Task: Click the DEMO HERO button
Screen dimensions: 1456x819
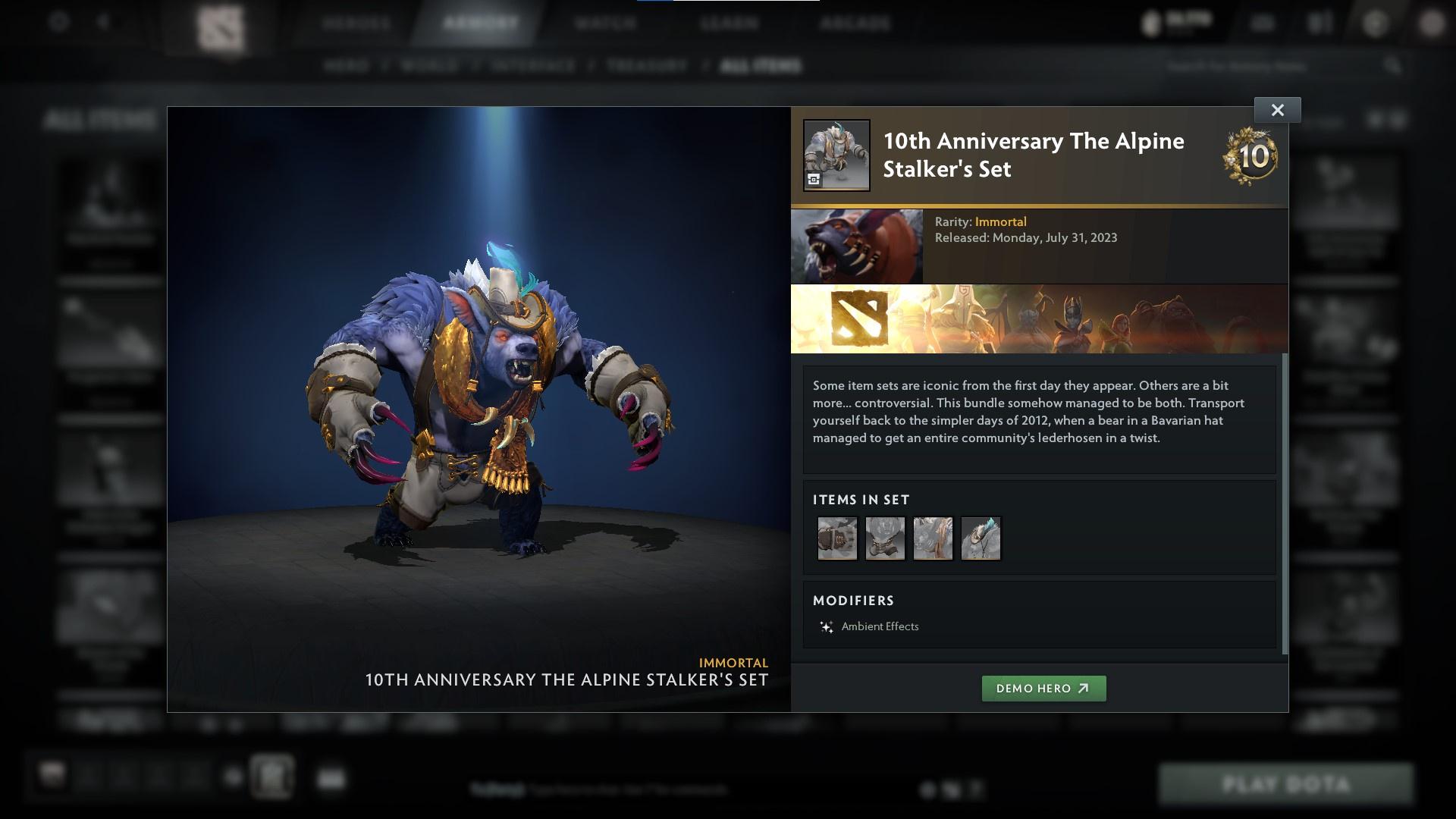Action: point(1043,689)
